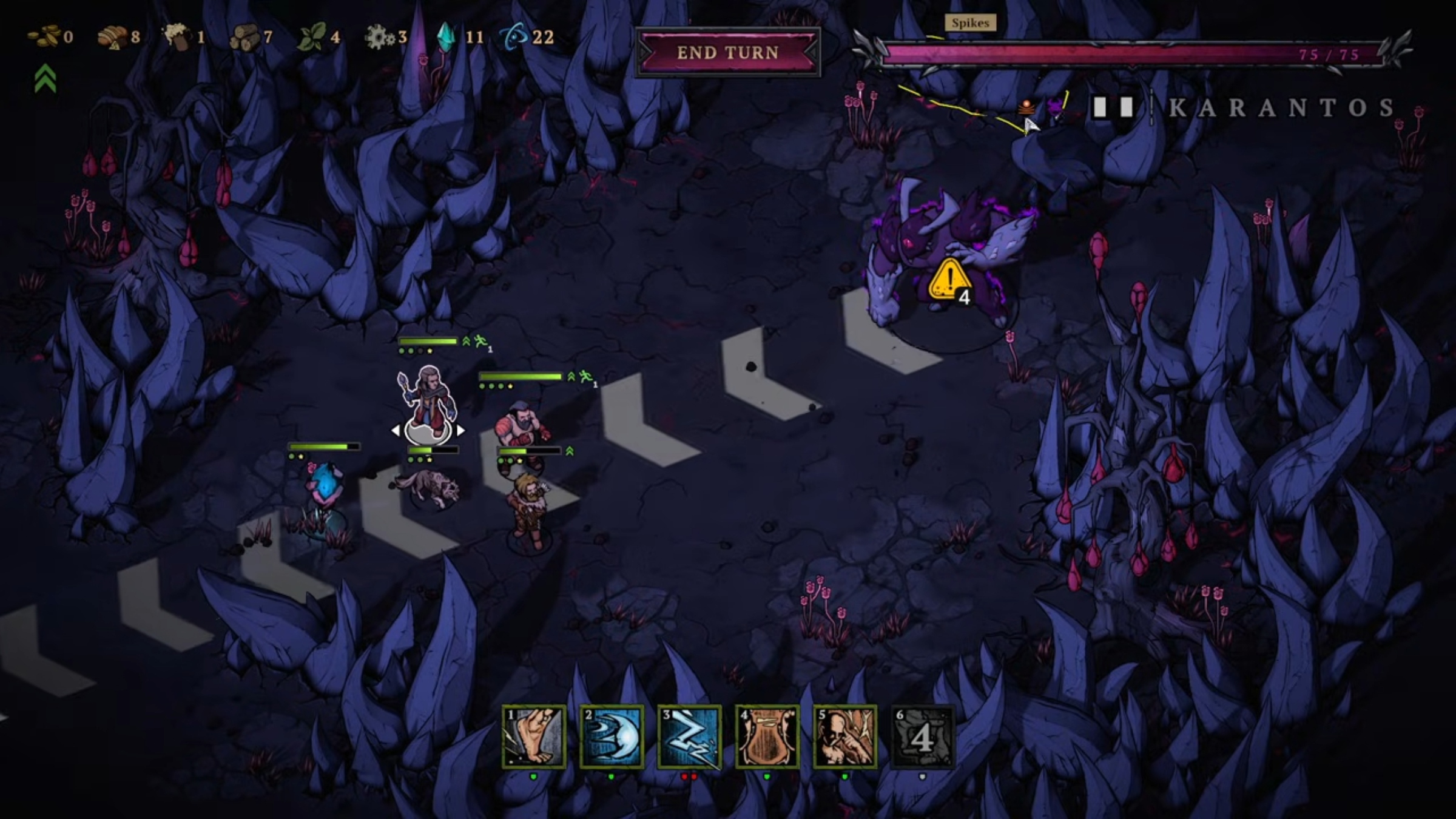The image size is (1456, 819).
Task: Click the beer mug resource icon
Action: [x=177, y=36]
